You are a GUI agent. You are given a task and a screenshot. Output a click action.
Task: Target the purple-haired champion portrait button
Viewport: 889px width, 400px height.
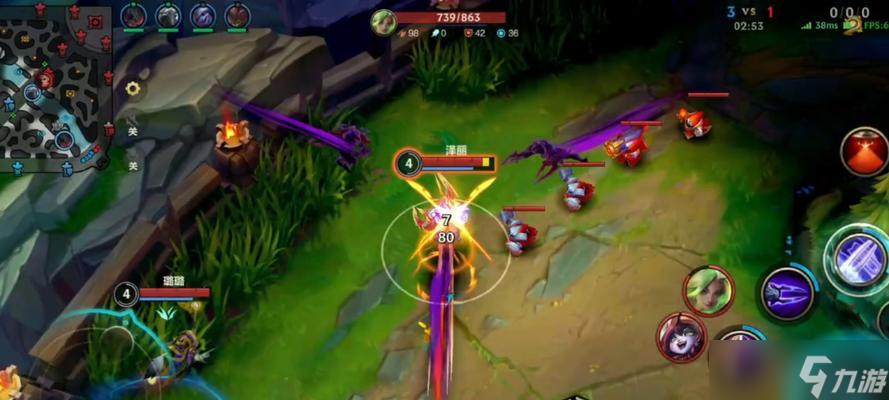click(x=682, y=337)
